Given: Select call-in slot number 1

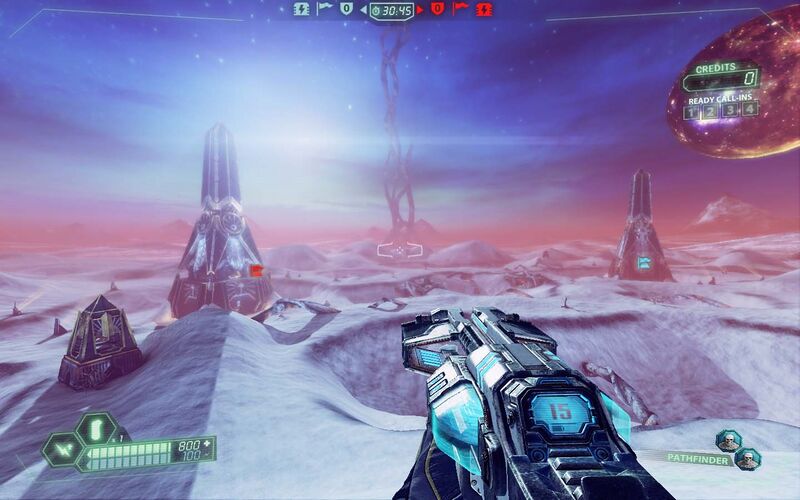Looking at the screenshot, I should pos(693,111).
